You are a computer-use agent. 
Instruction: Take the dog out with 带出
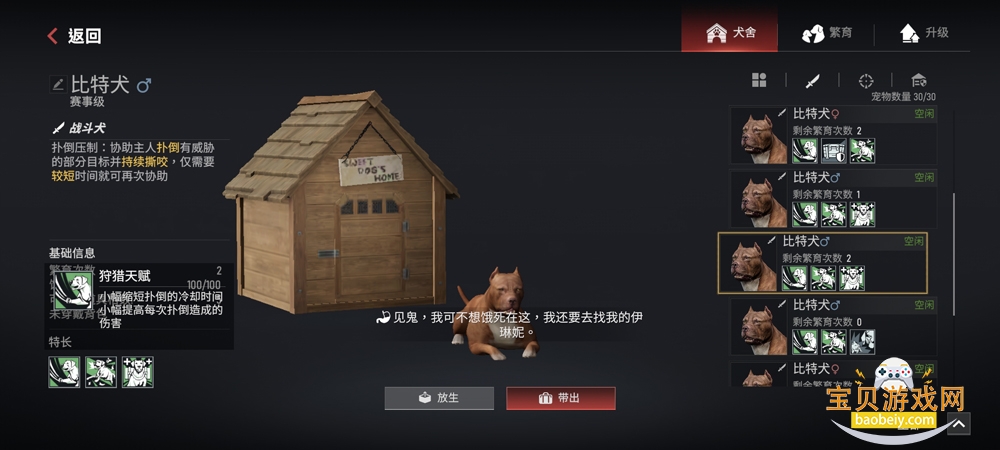[560, 398]
